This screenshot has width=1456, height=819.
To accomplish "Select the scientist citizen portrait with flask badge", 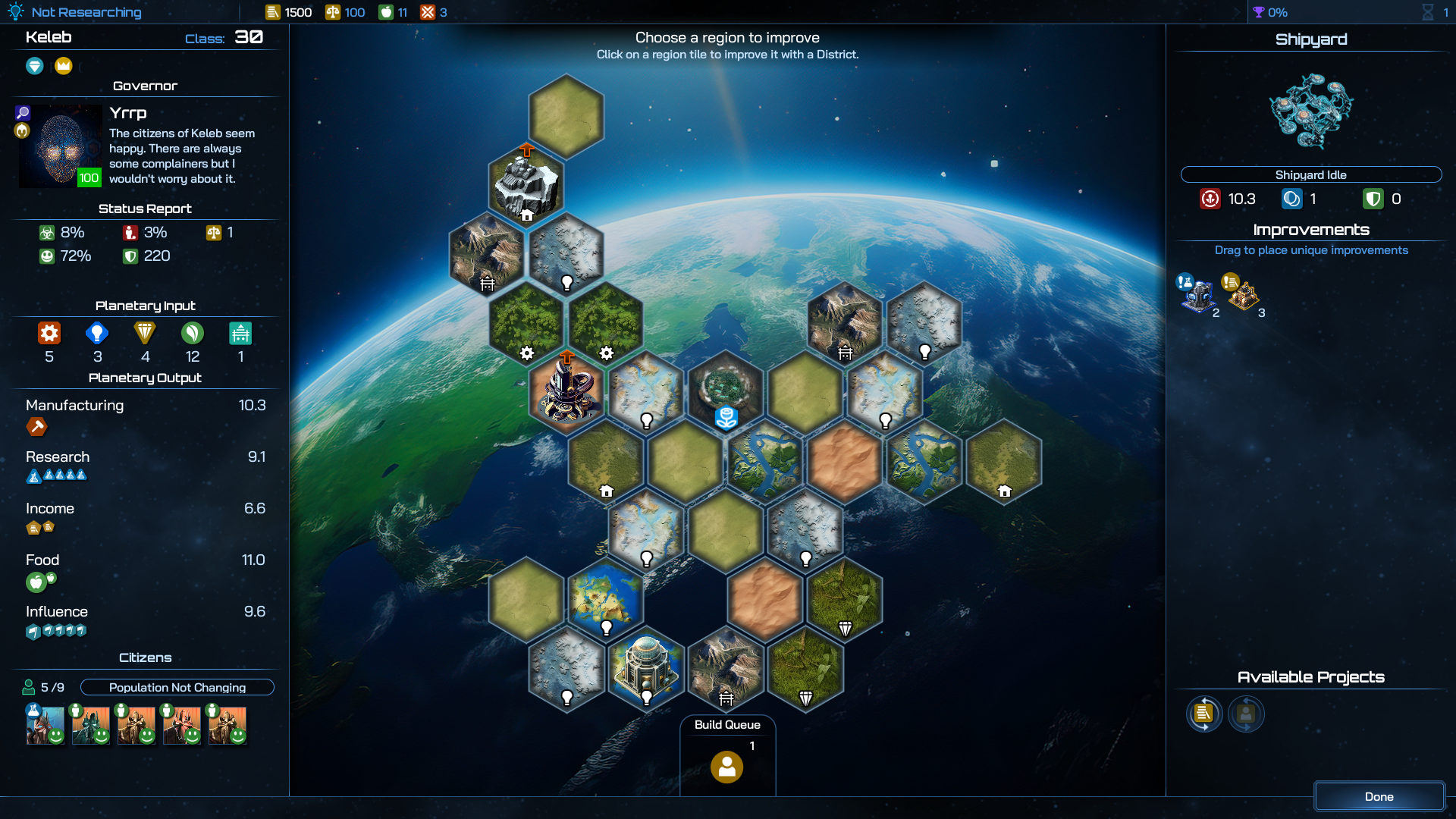I will pos(45,725).
